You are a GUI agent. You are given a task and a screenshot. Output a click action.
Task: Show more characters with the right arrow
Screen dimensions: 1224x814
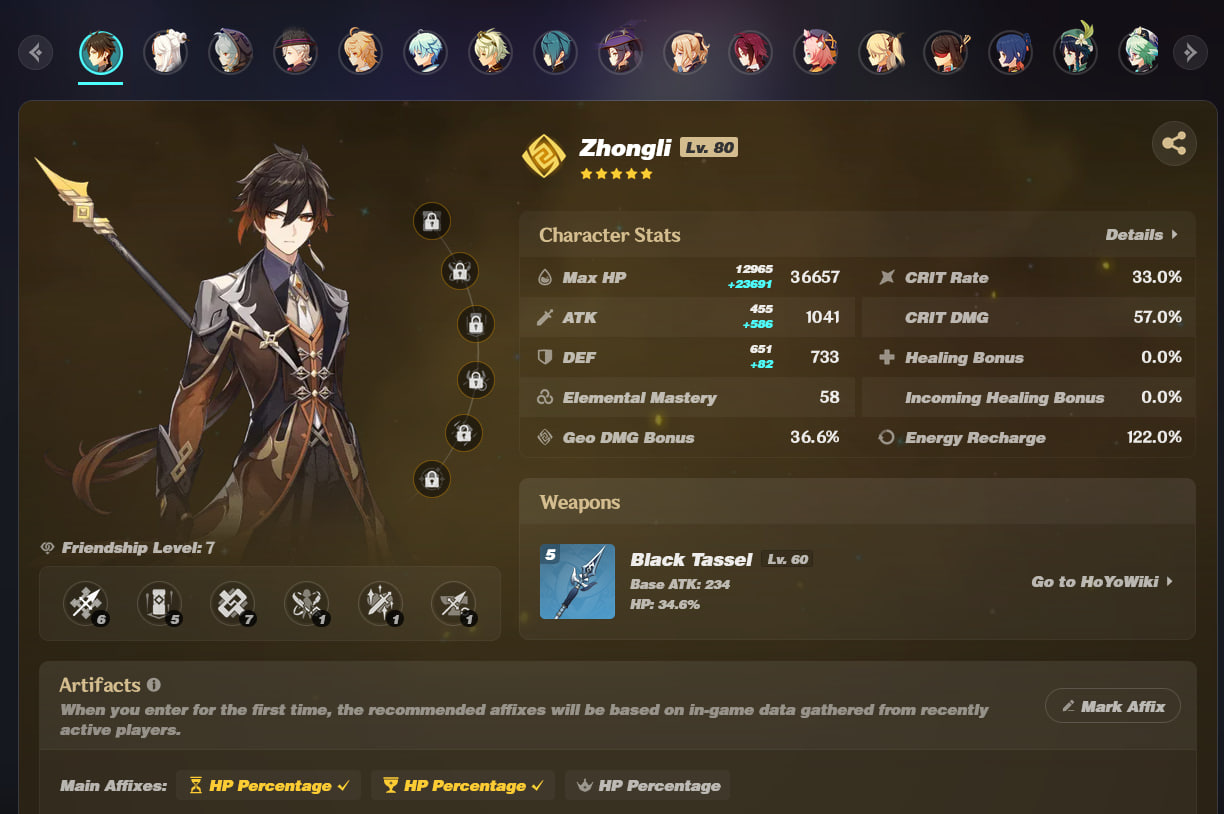(1190, 52)
